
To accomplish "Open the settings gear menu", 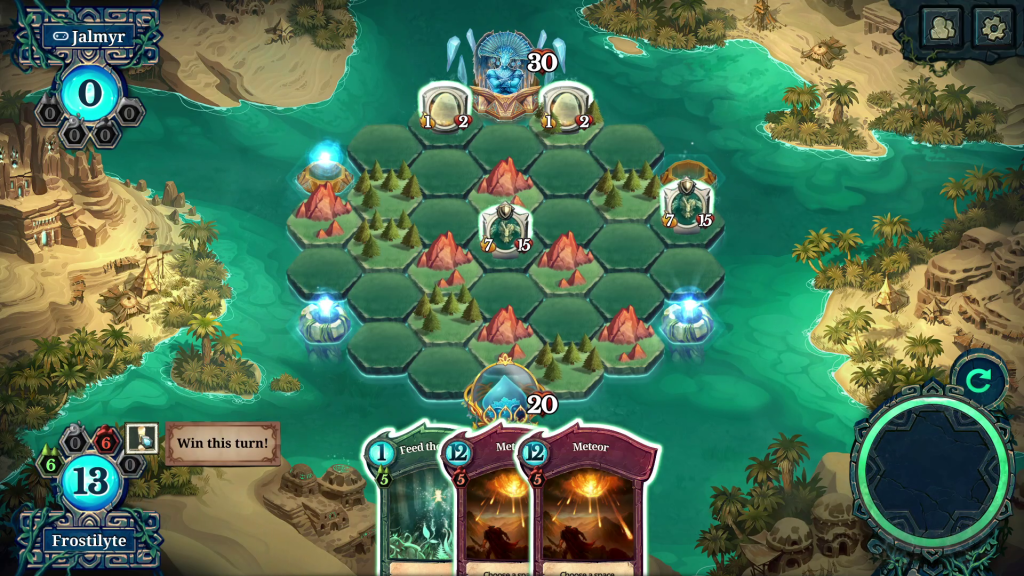I will point(993,28).
